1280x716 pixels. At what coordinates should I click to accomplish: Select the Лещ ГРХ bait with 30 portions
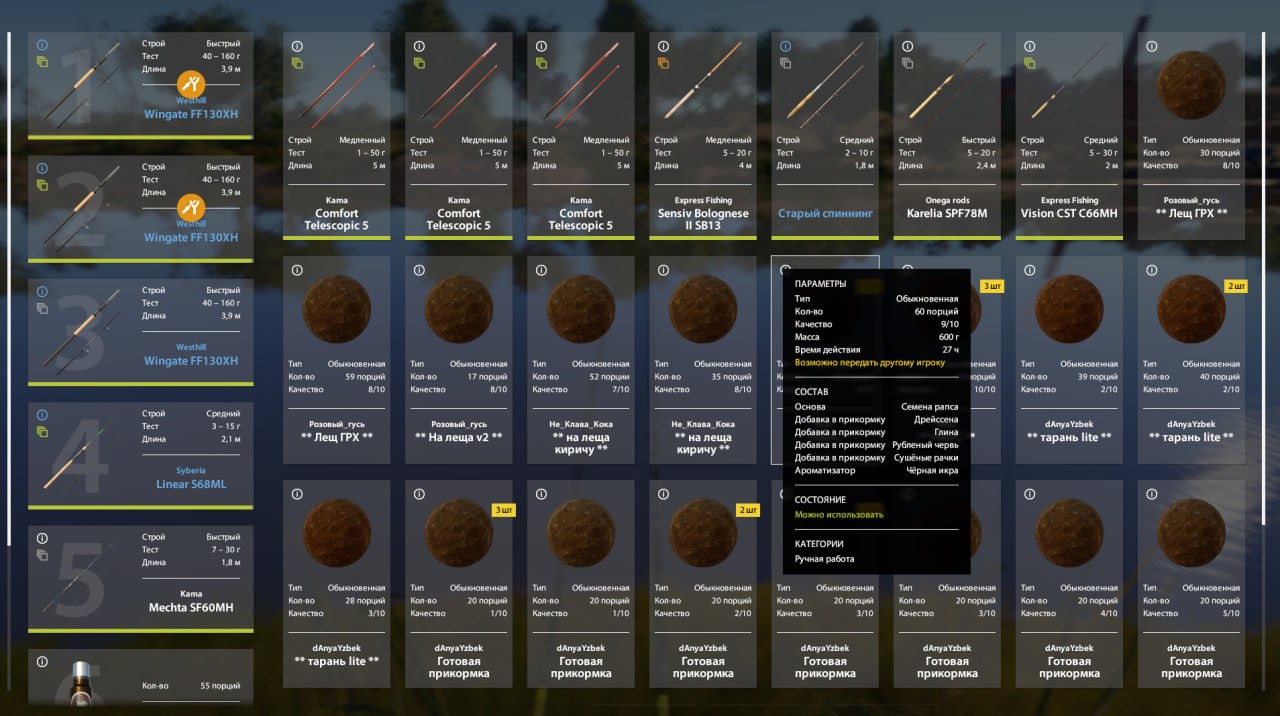point(1191,135)
